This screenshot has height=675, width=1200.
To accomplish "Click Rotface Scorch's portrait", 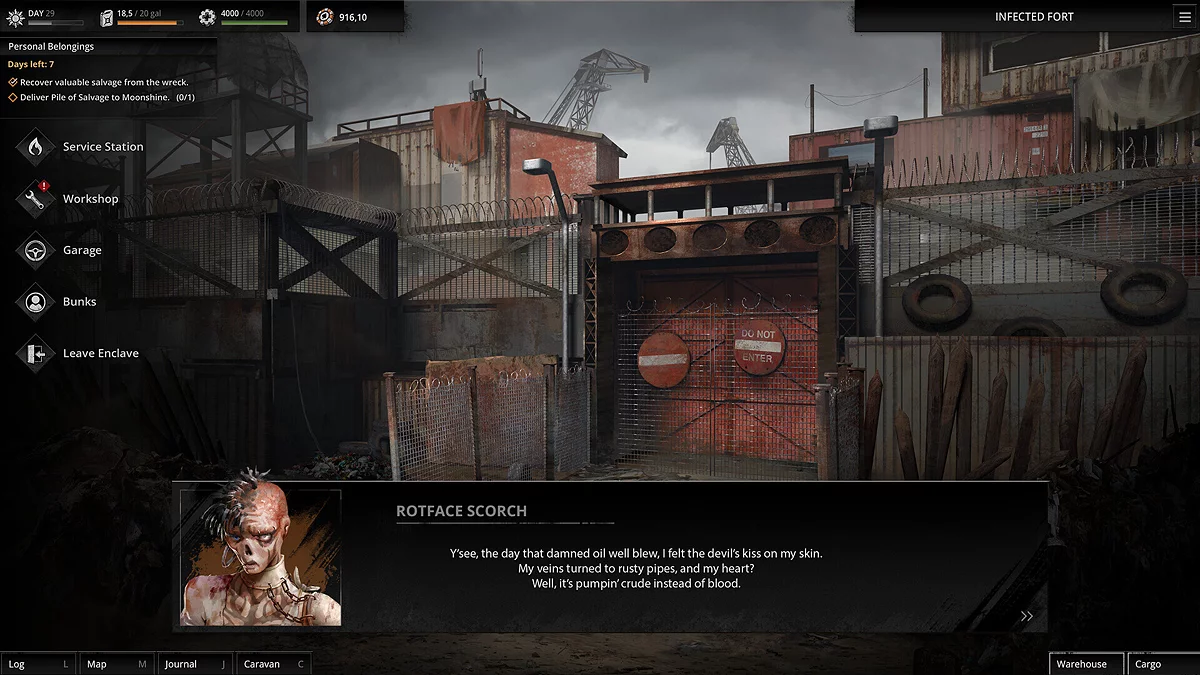I will pos(260,558).
